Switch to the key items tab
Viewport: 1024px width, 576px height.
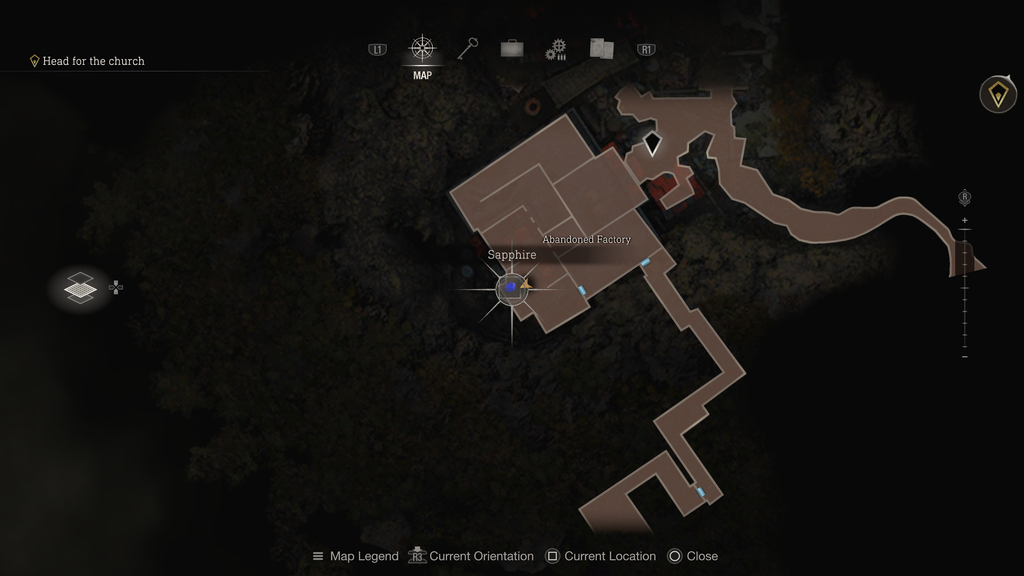[x=468, y=49]
